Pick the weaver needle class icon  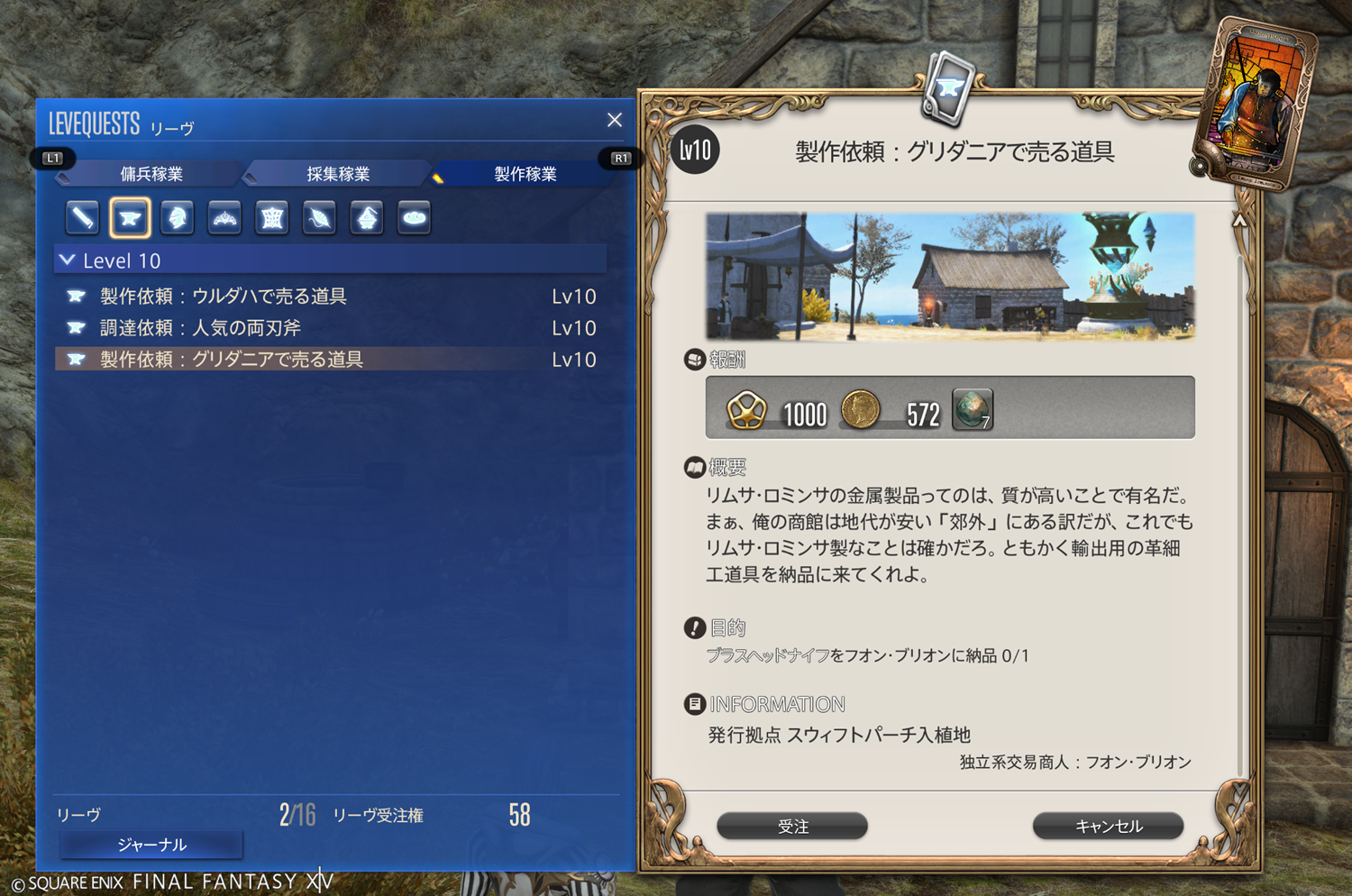point(319,217)
